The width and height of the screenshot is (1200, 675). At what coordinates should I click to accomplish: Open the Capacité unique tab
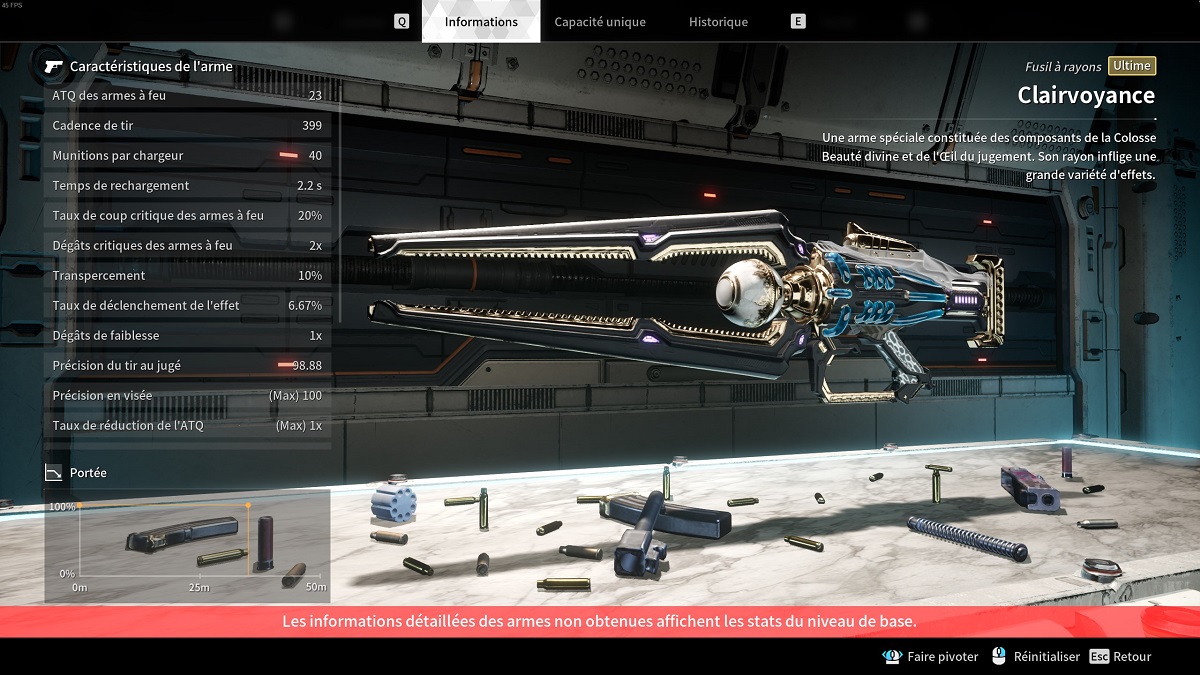(600, 22)
